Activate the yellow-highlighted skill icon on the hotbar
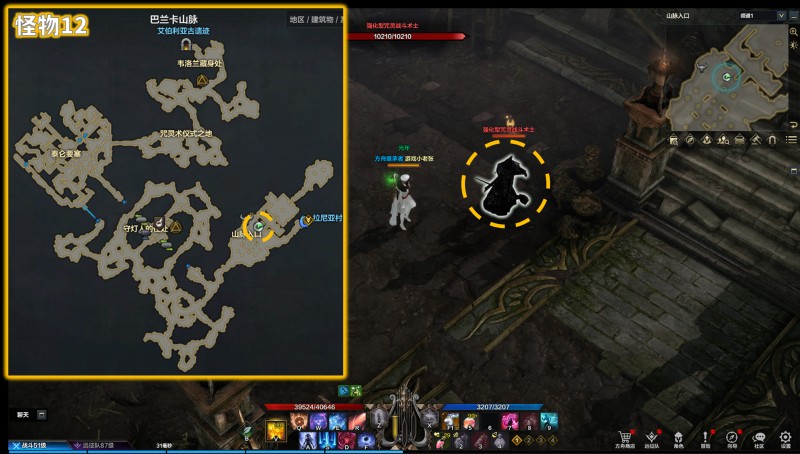This screenshot has width=800, height=454. point(276,431)
